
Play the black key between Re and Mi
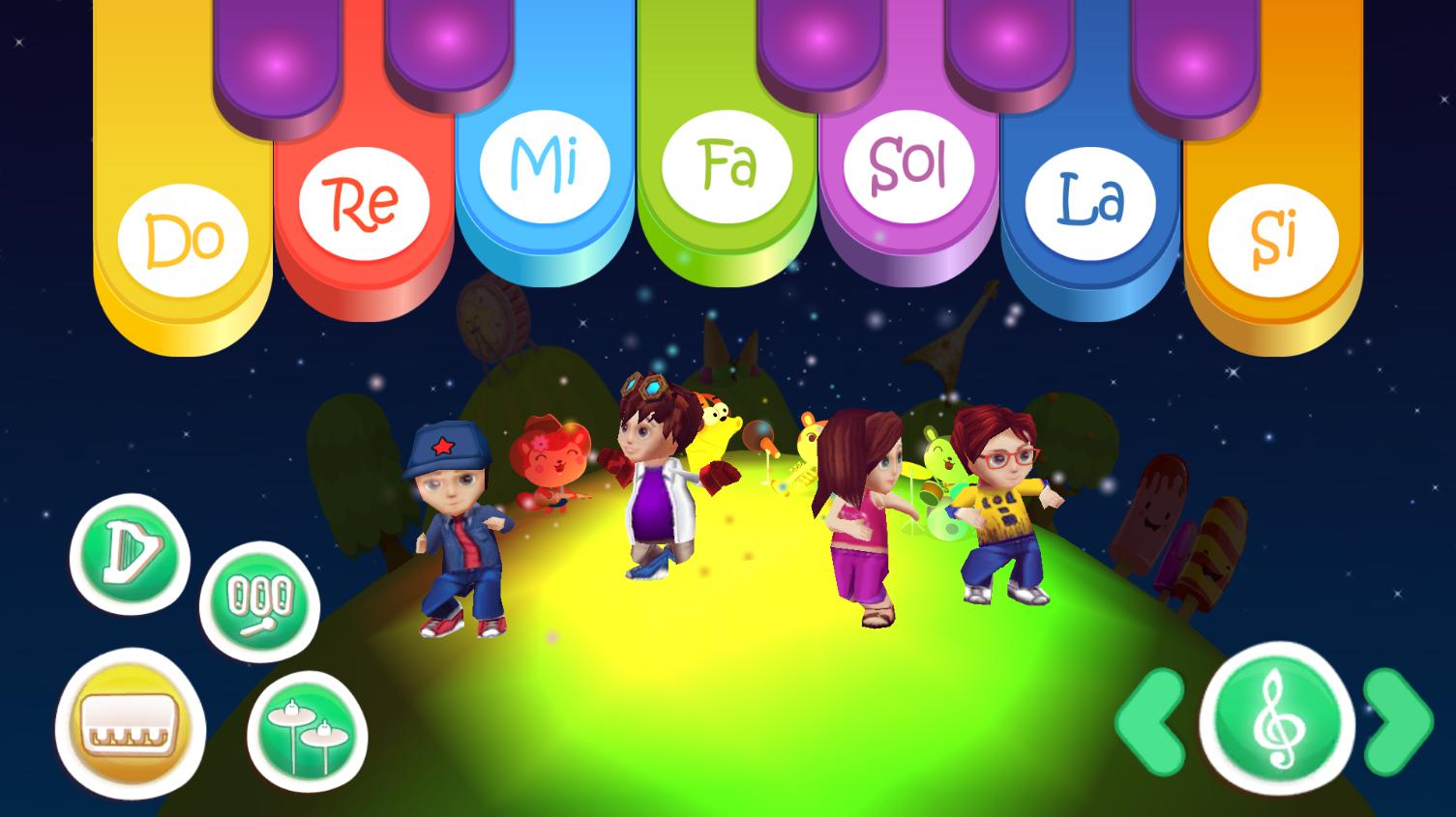point(449,44)
